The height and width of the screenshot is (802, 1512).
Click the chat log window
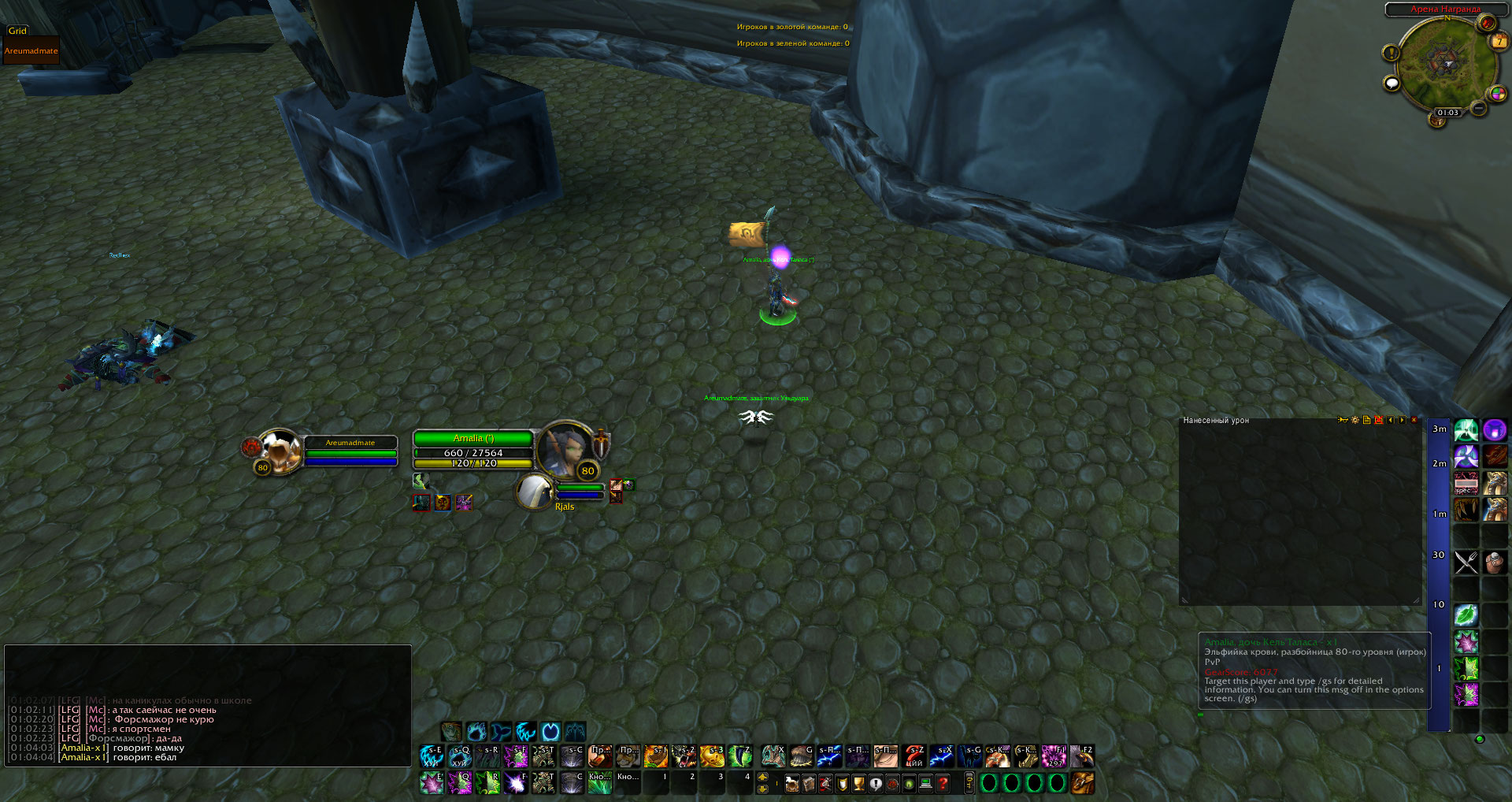pos(208,705)
